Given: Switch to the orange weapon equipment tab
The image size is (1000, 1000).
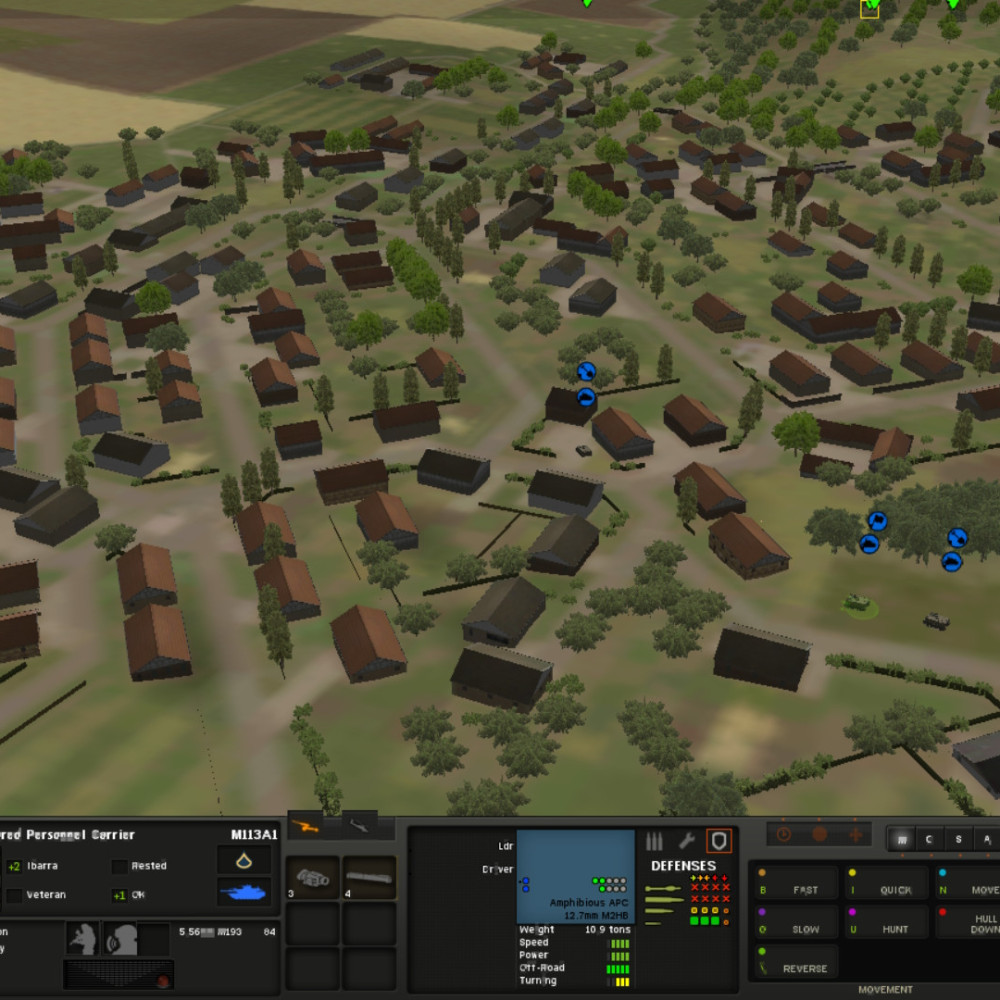Looking at the screenshot, I should tap(305, 826).
